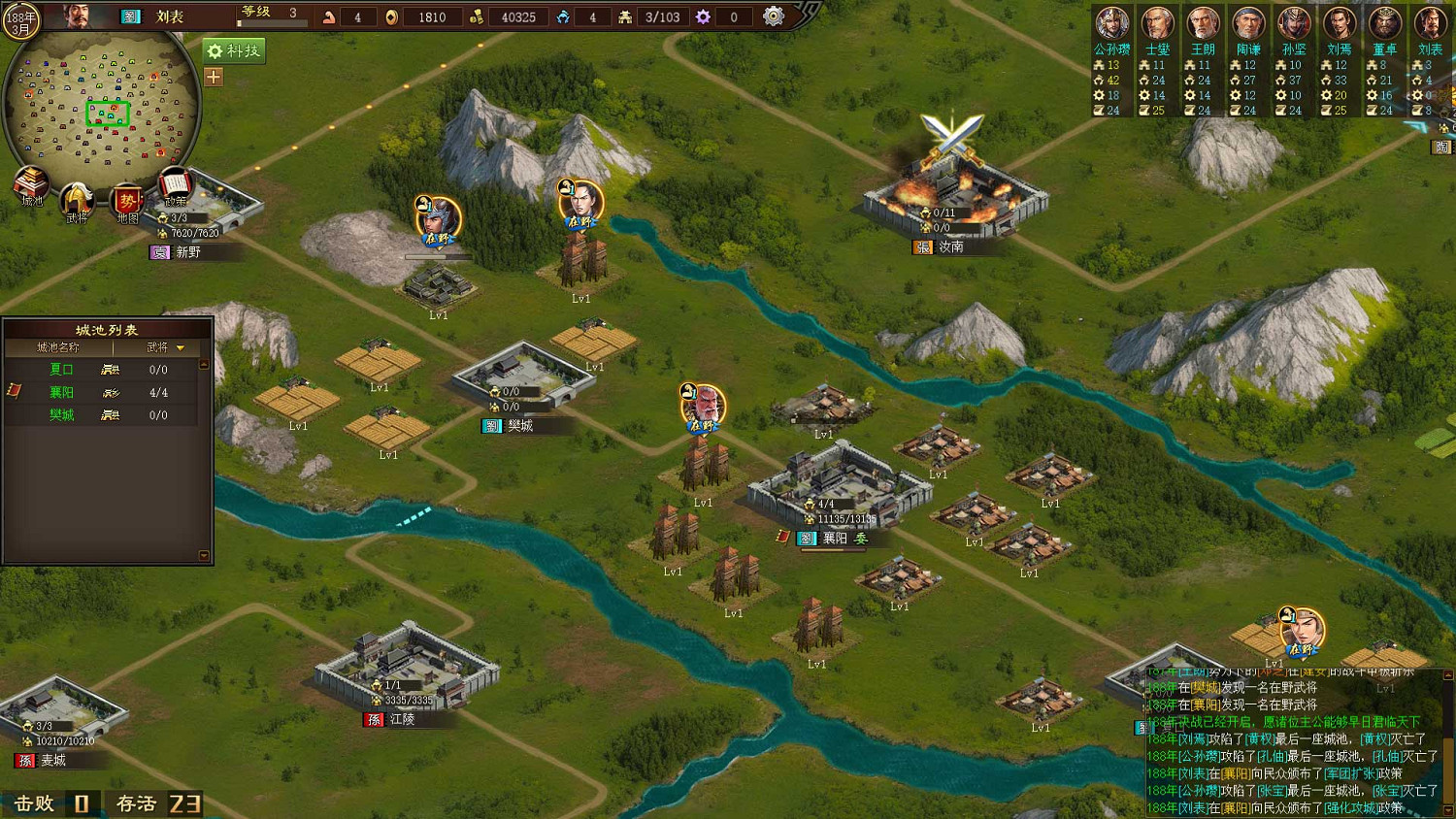Click the red flag icon beside 襄阳
This screenshot has width=1456, height=819.
(x=15, y=391)
